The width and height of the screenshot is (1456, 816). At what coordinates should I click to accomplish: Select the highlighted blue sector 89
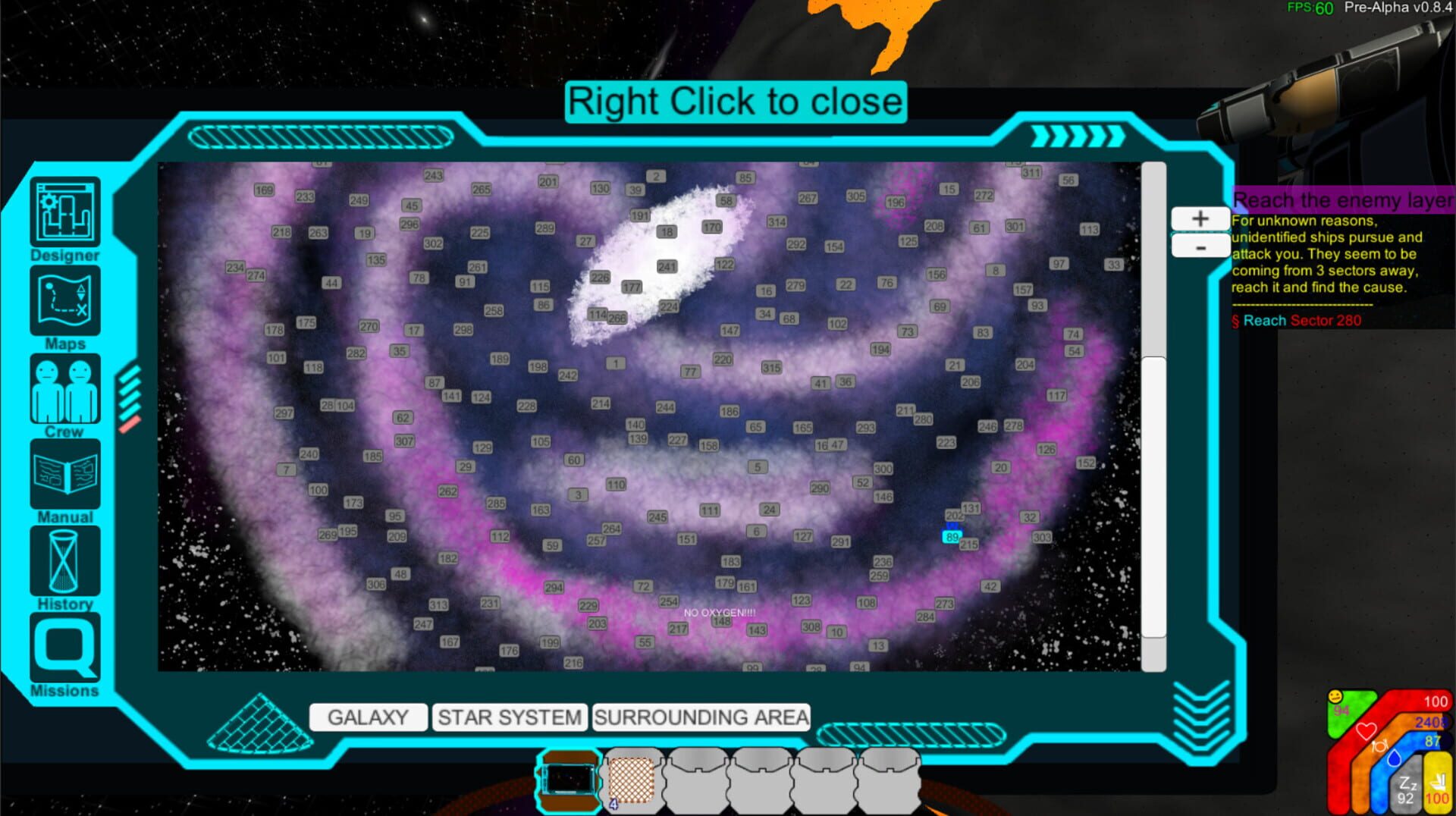(x=952, y=537)
